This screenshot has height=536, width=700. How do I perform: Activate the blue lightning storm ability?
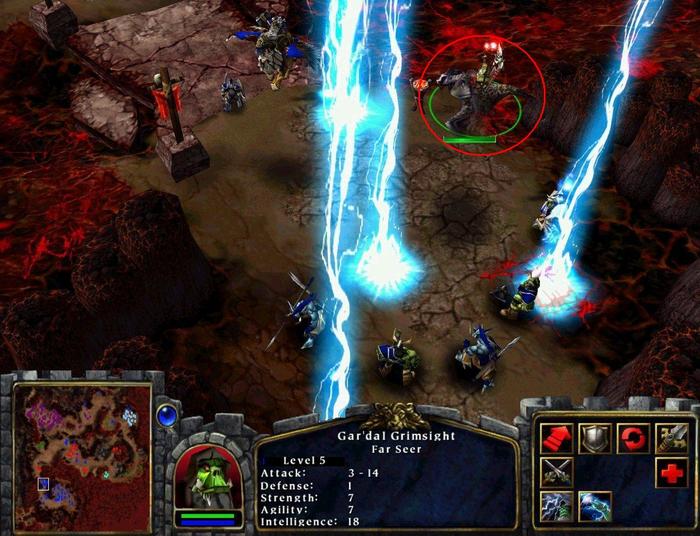(x=595, y=506)
